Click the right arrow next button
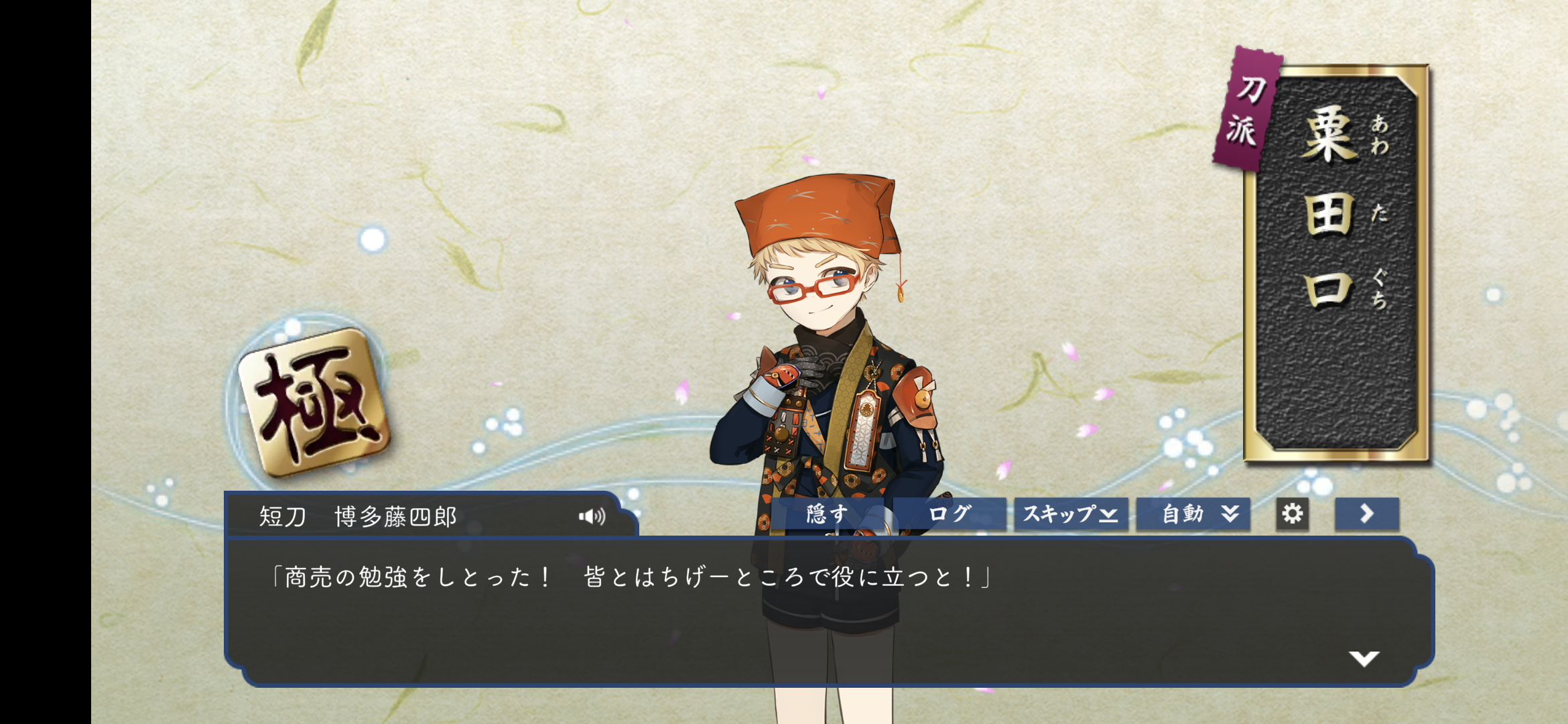Image resolution: width=1568 pixels, height=724 pixels. tap(1366, 514)
